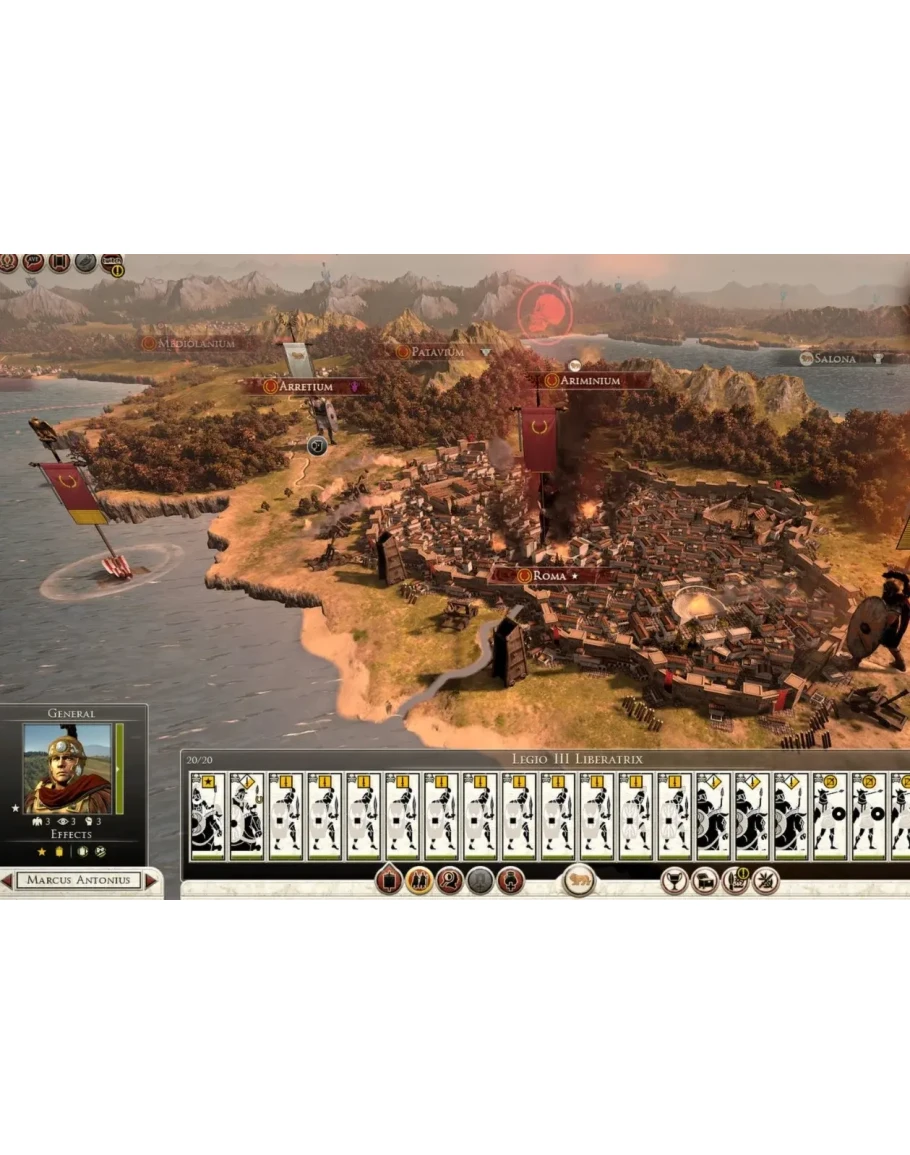The height and width of the screenshot is (1155, 910).
Task: Open the chalice icon button
Action: 674,881
